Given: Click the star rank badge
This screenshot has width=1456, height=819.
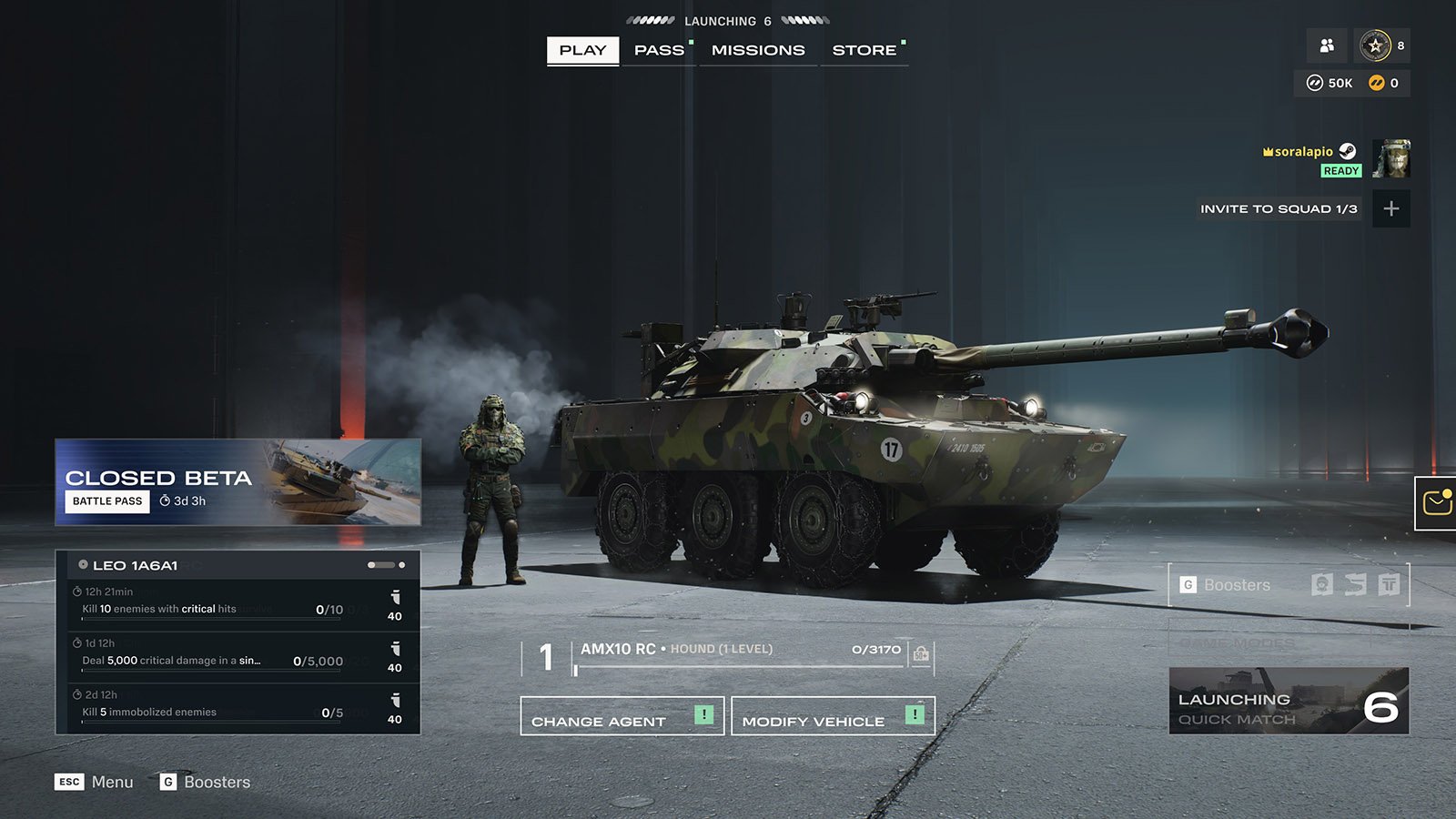Looking at the screenshot, I should point(1375,45).
